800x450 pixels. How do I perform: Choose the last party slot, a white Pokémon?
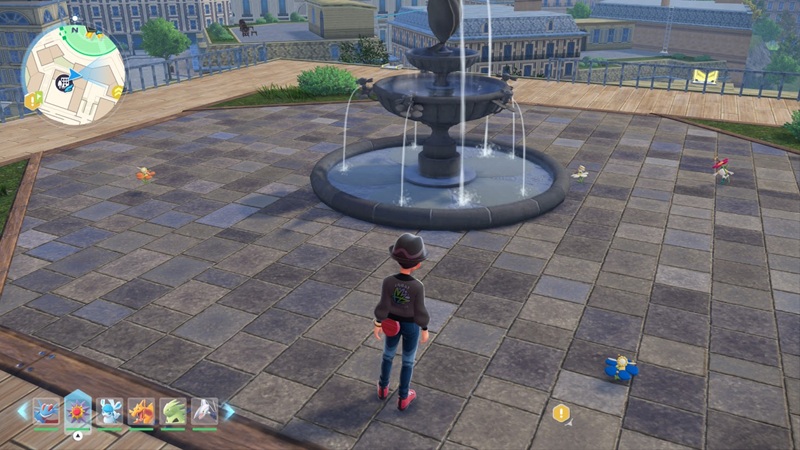[x=204, y=411]
